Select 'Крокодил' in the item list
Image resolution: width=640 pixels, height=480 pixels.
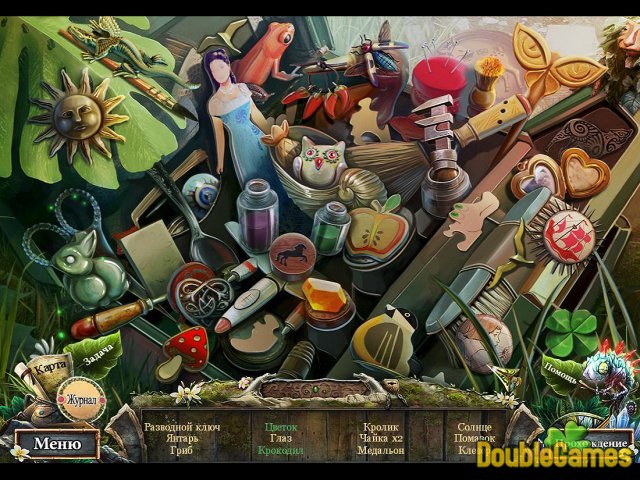tap(281, 450)
